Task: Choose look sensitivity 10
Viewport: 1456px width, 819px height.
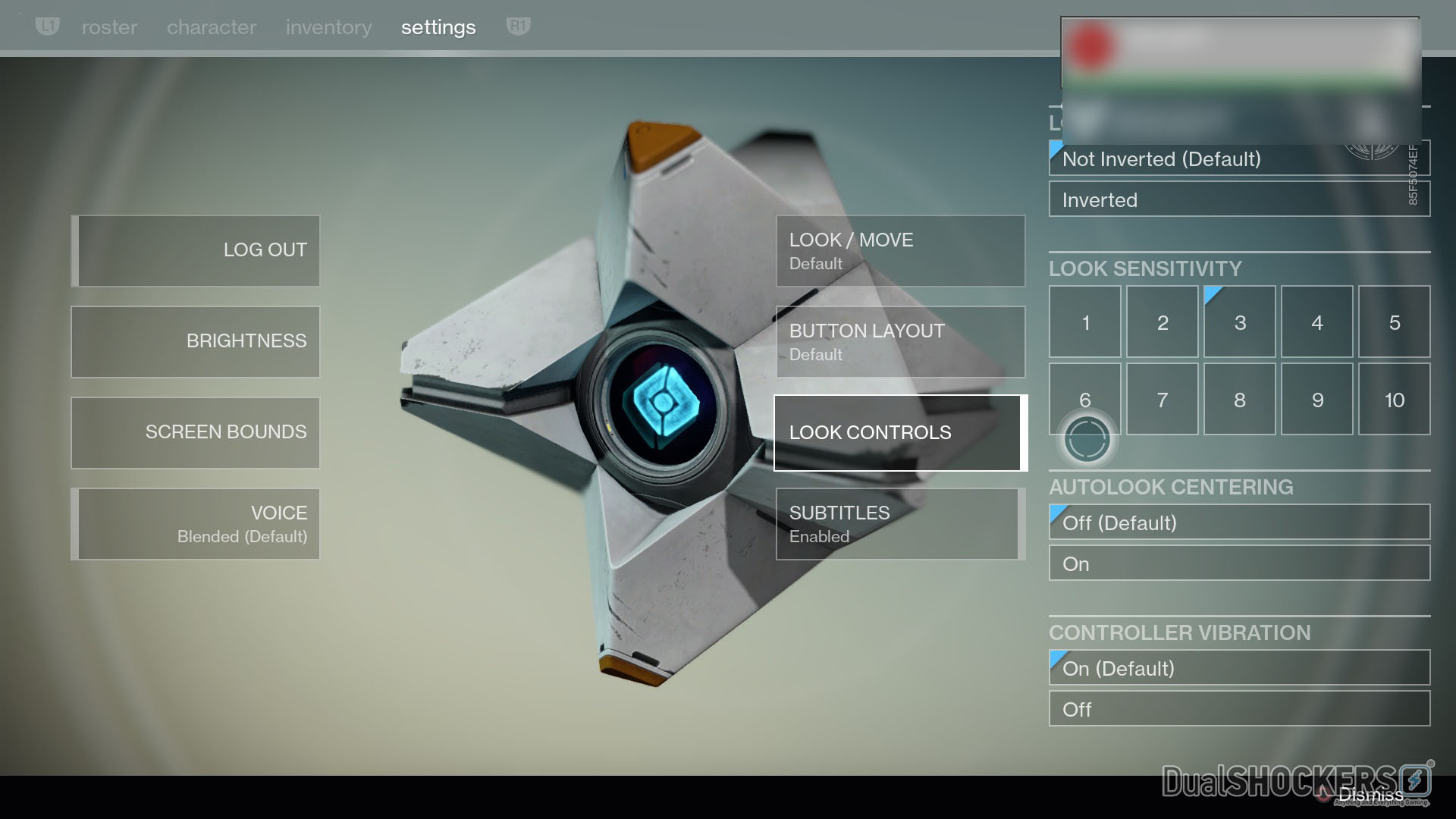Action: click(1394, 399)
